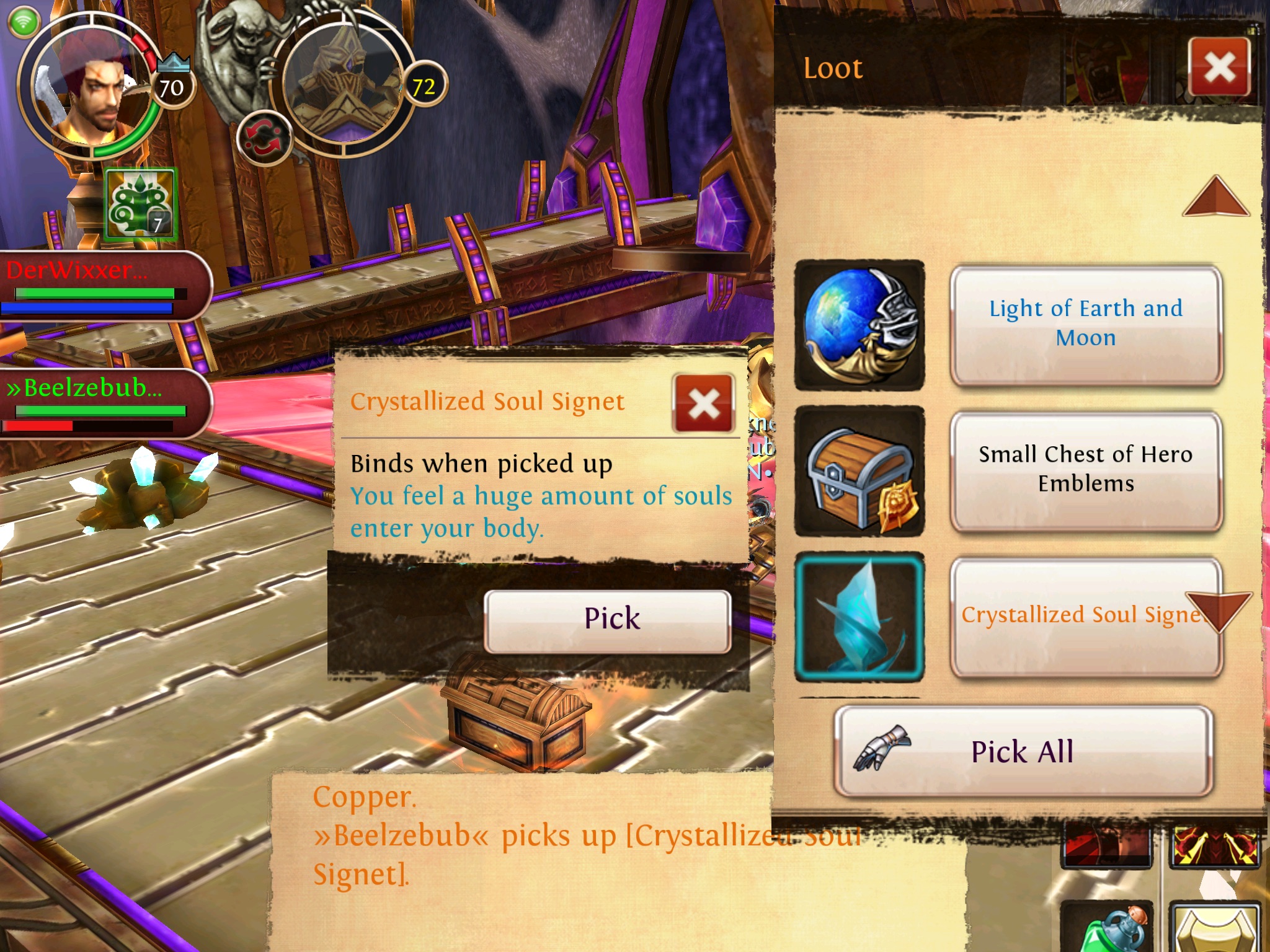Open the green buff icon details
The width and height of the screenshot is (1270, 952).
tap(141, 205)
